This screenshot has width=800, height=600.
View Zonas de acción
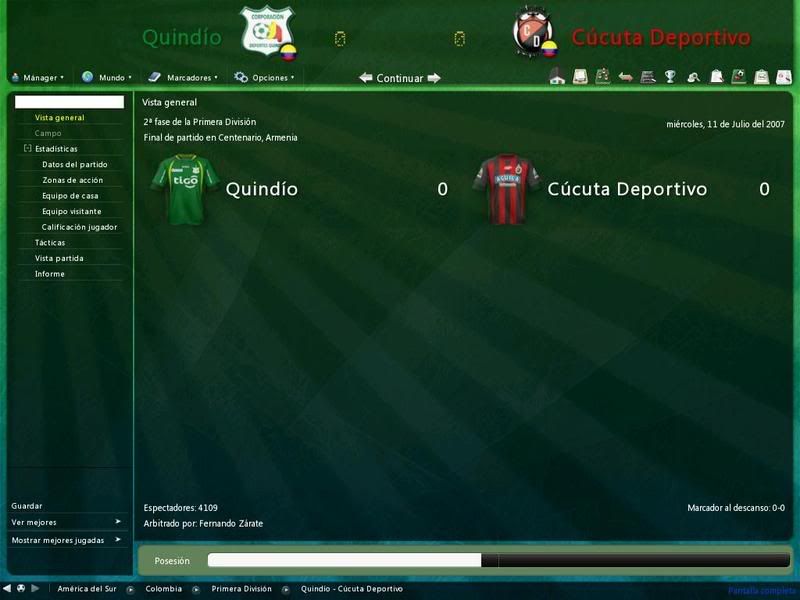72,180
